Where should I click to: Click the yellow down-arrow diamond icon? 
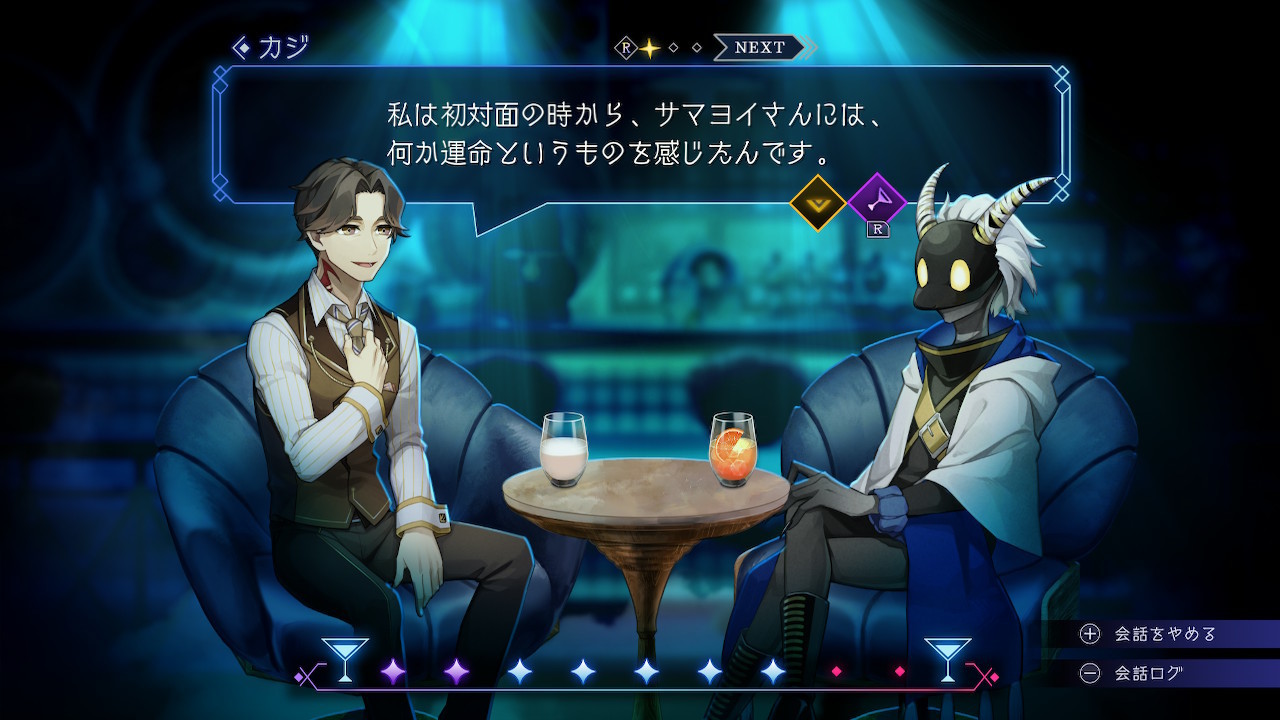(818, 203)
